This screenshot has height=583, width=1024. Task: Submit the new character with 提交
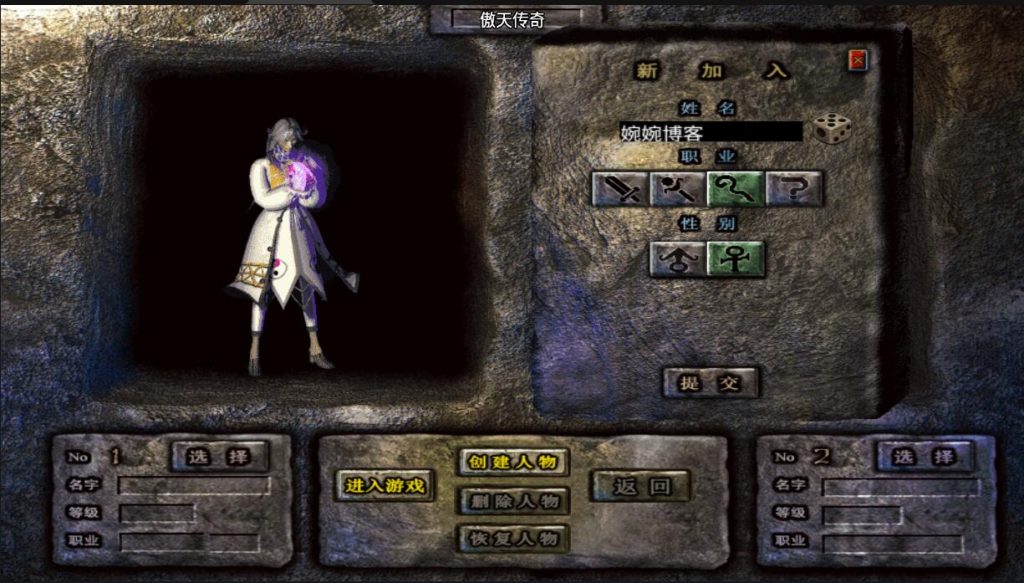point(711,383)
